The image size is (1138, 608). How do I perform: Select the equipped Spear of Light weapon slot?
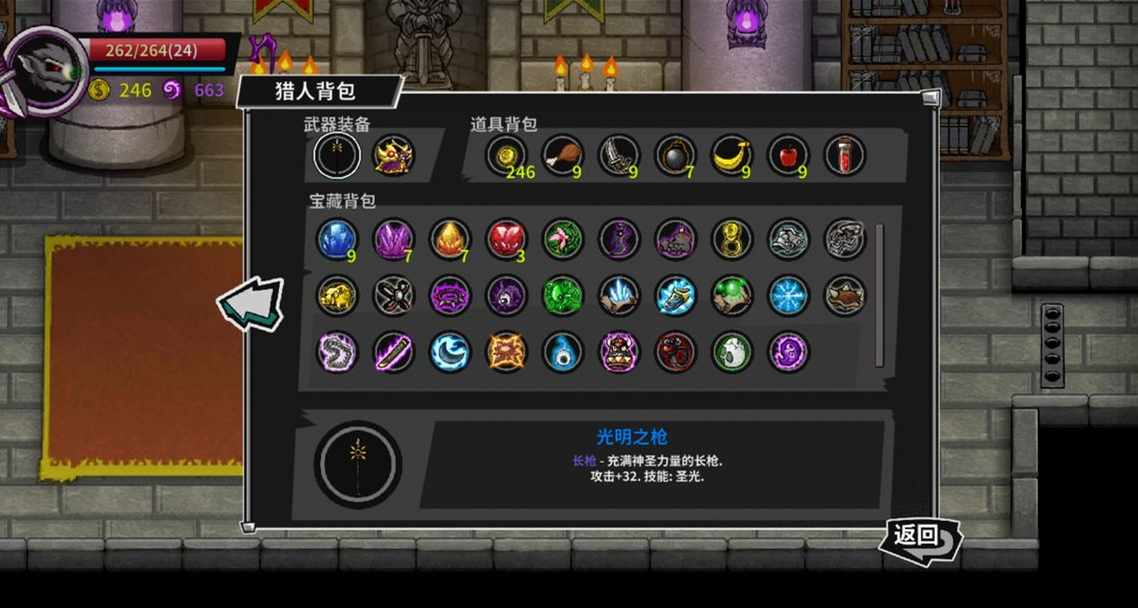tap(337, 155)
